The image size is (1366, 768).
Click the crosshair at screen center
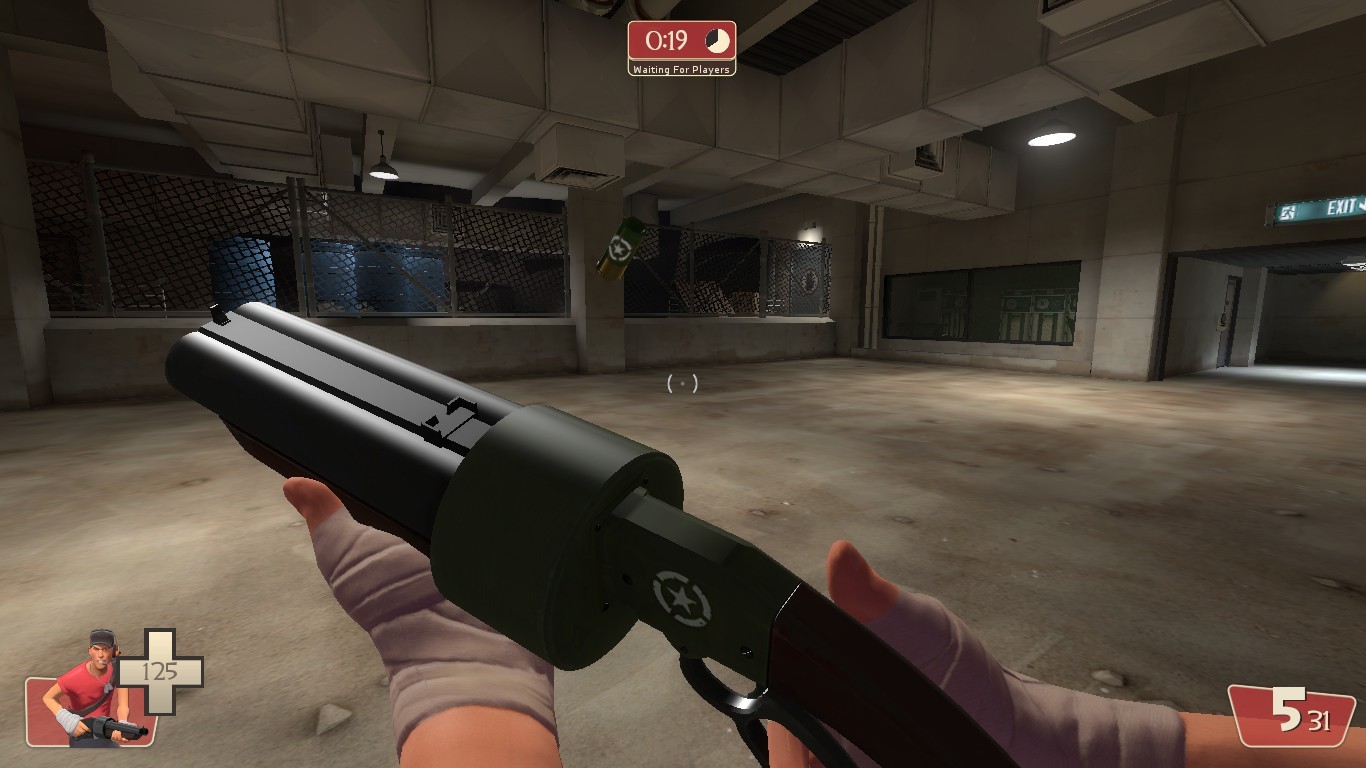click(x=684, y=382)
